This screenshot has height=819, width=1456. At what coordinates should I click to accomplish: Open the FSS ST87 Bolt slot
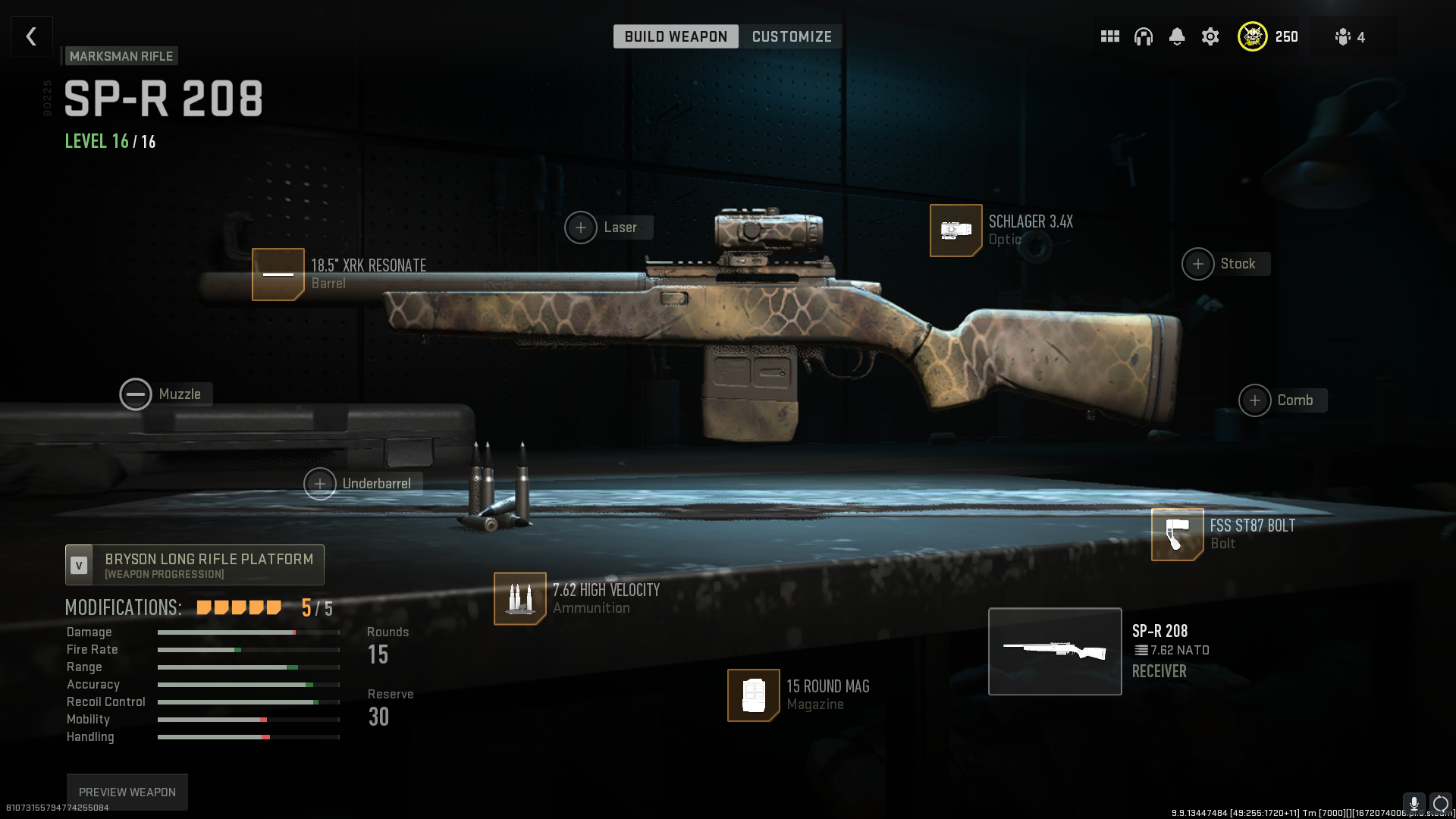1177,535
